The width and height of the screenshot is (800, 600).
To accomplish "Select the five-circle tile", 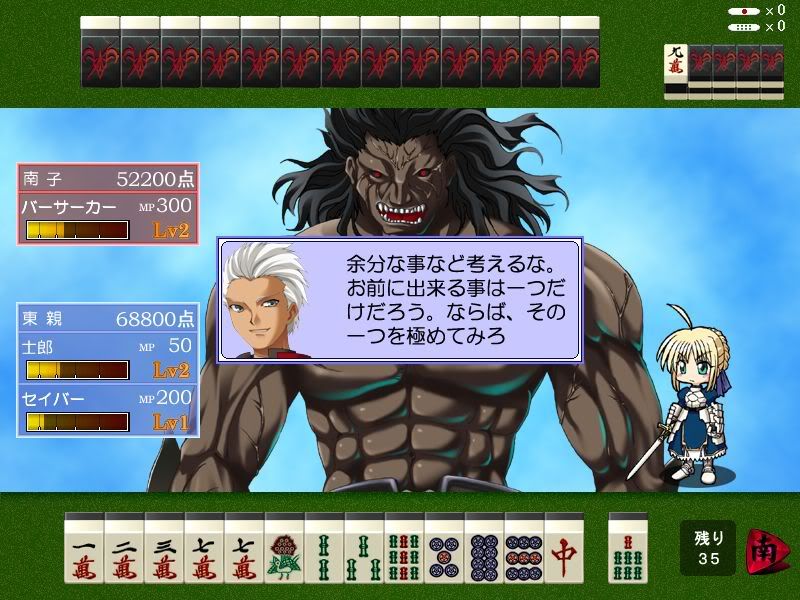I will pyautogui.click(x=444, y=549).
